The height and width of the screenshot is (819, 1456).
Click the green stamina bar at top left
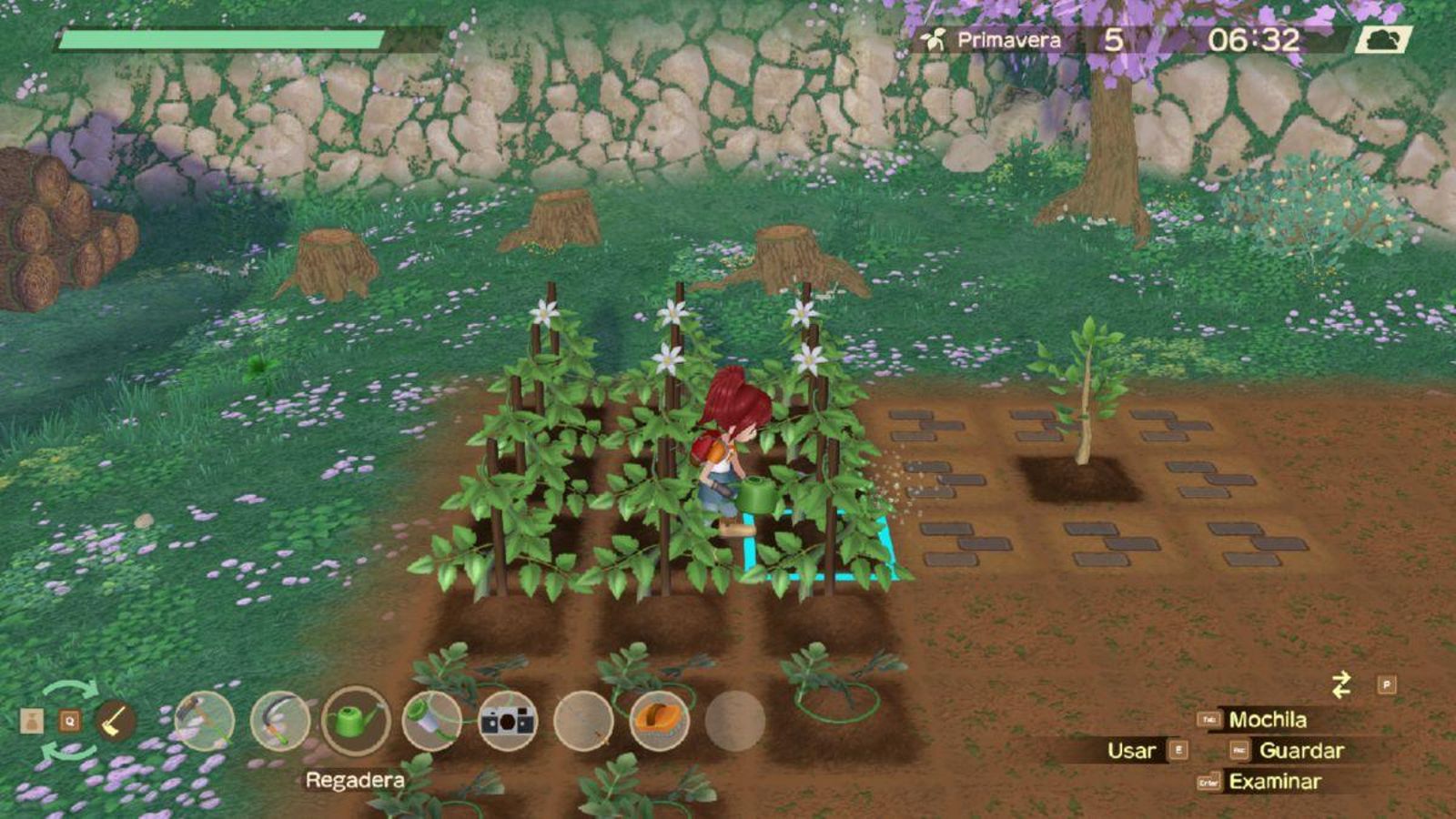coord(218,40)
